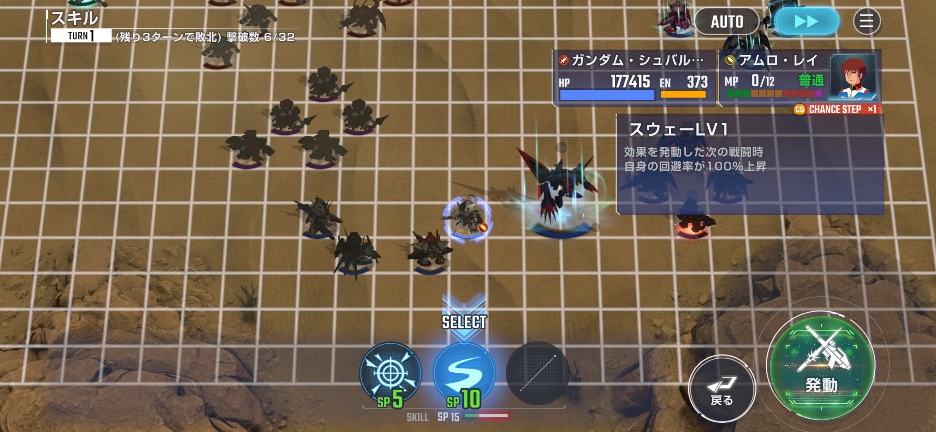Select the Gundam unit status panel
936x432 pixels.
[633, 77]
